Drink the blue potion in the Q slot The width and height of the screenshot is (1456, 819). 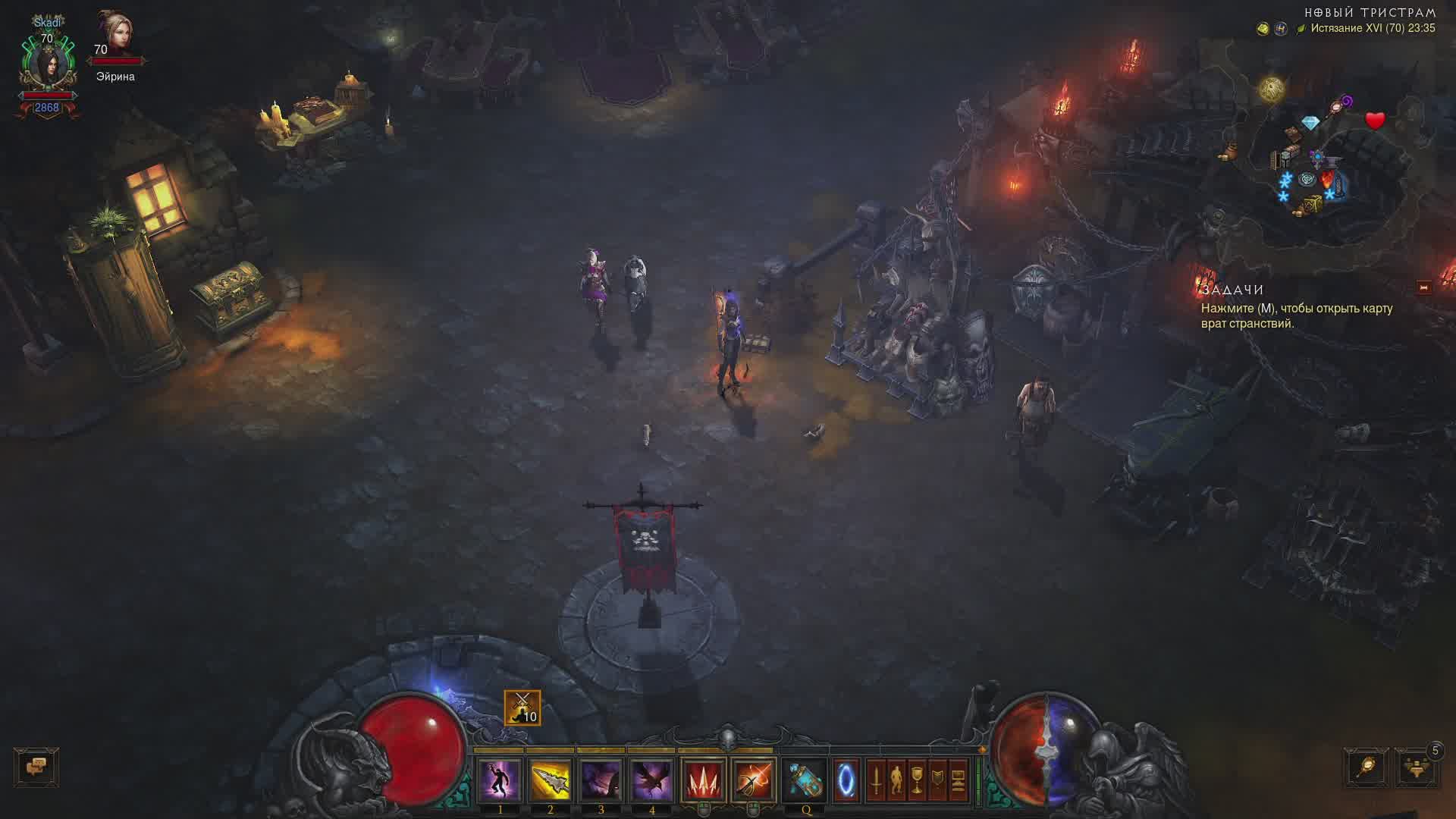tap(805, 780)
